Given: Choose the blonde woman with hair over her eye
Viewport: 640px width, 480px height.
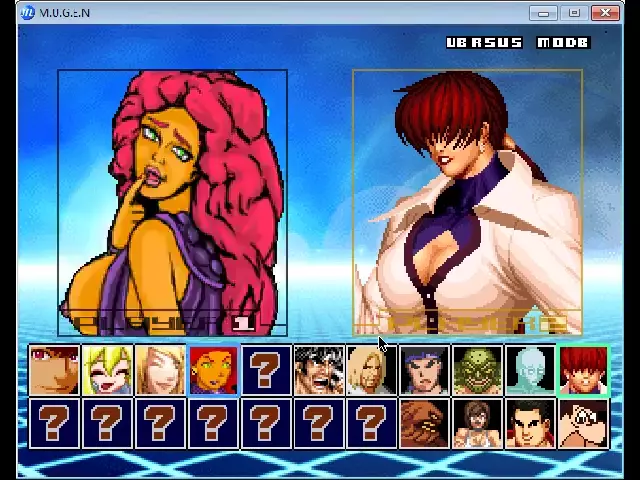Looking at the screenshot, I should point(160,370).
